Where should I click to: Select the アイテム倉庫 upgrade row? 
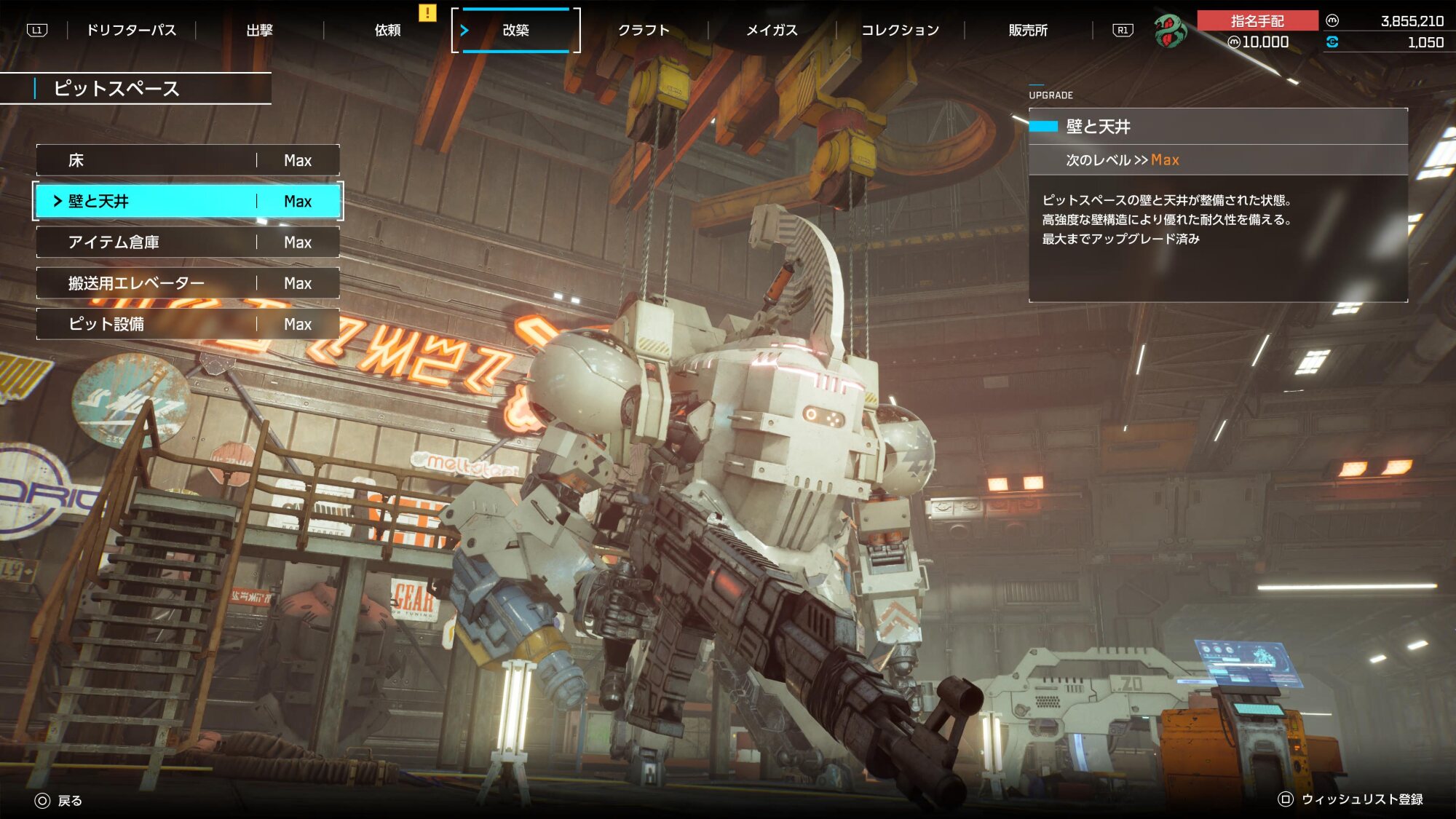(x=188, y=242)
